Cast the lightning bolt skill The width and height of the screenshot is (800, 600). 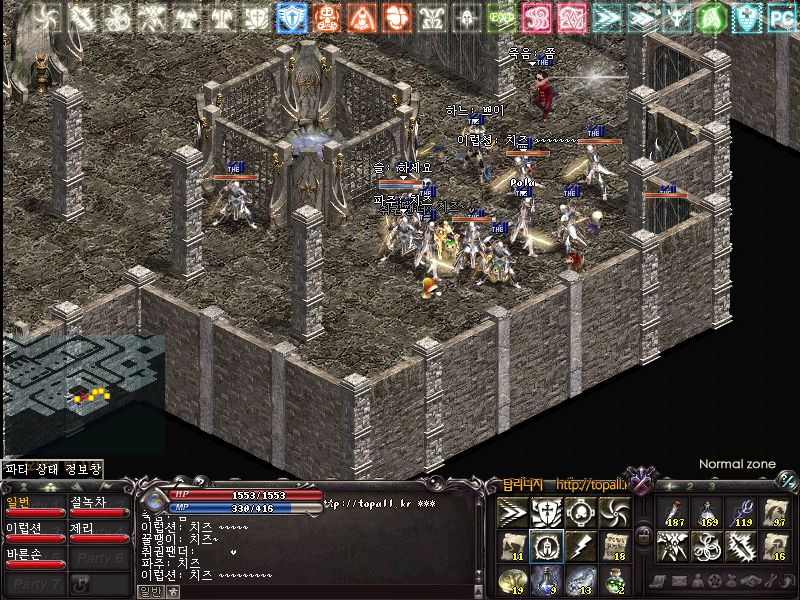click(580, 546)
